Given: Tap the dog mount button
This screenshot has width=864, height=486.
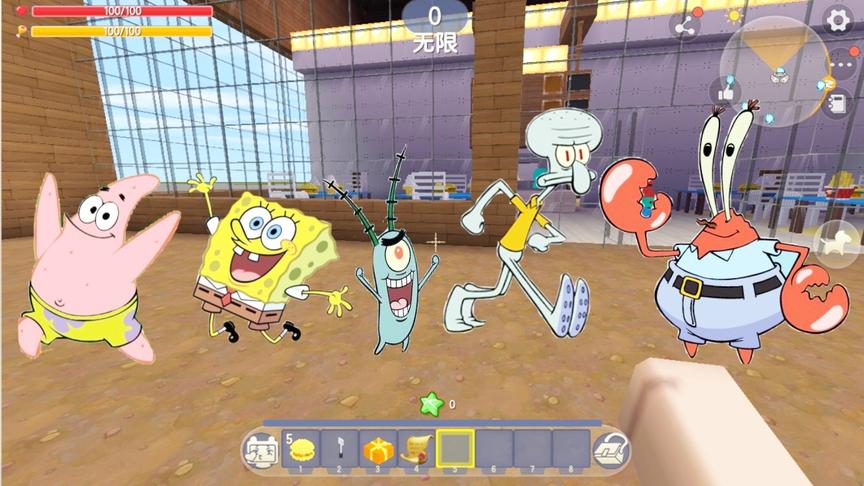Looking at the screenshot, I should [x=836, y=241].
